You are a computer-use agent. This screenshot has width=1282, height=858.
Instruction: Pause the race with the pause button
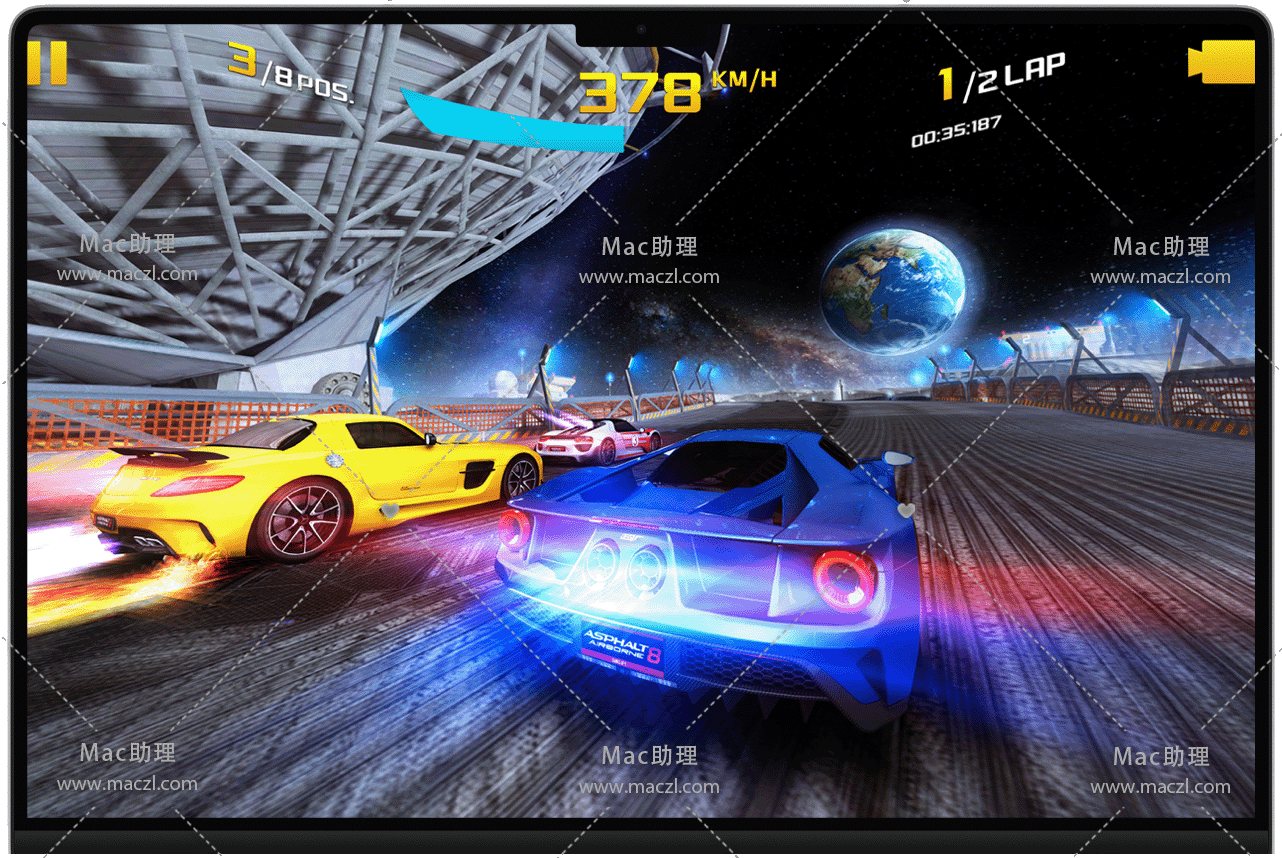tap(47, 62)
